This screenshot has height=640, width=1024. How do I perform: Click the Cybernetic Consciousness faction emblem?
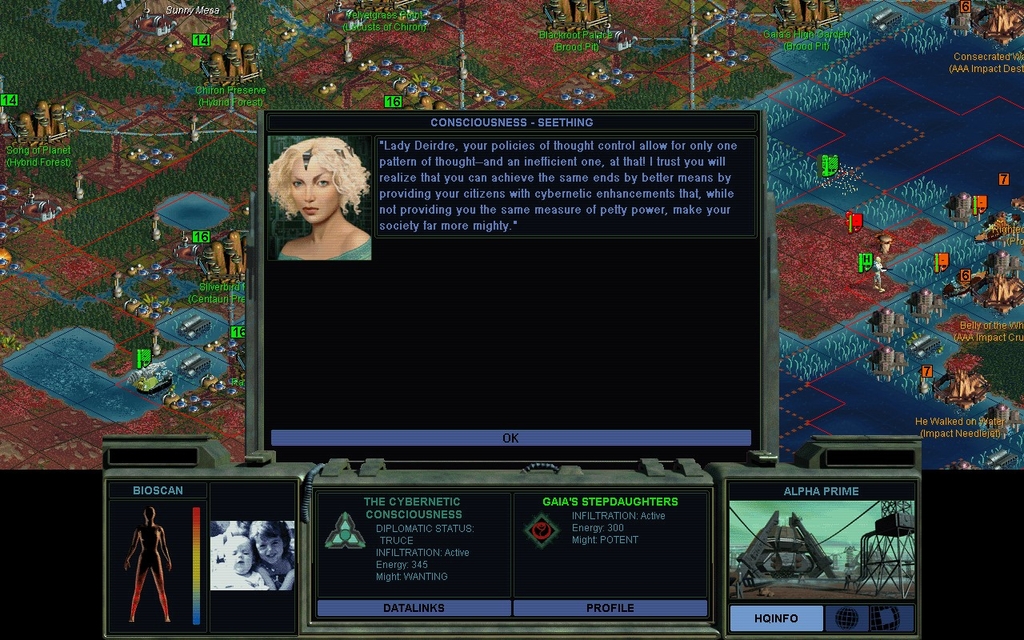(344, 530)
